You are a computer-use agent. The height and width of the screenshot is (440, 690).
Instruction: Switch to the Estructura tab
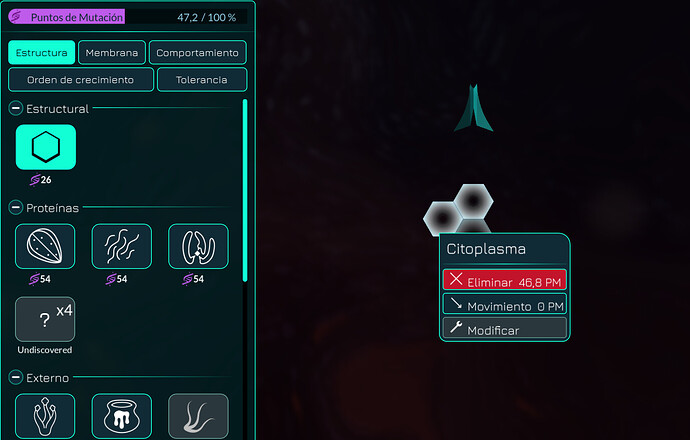pos(42,53)
